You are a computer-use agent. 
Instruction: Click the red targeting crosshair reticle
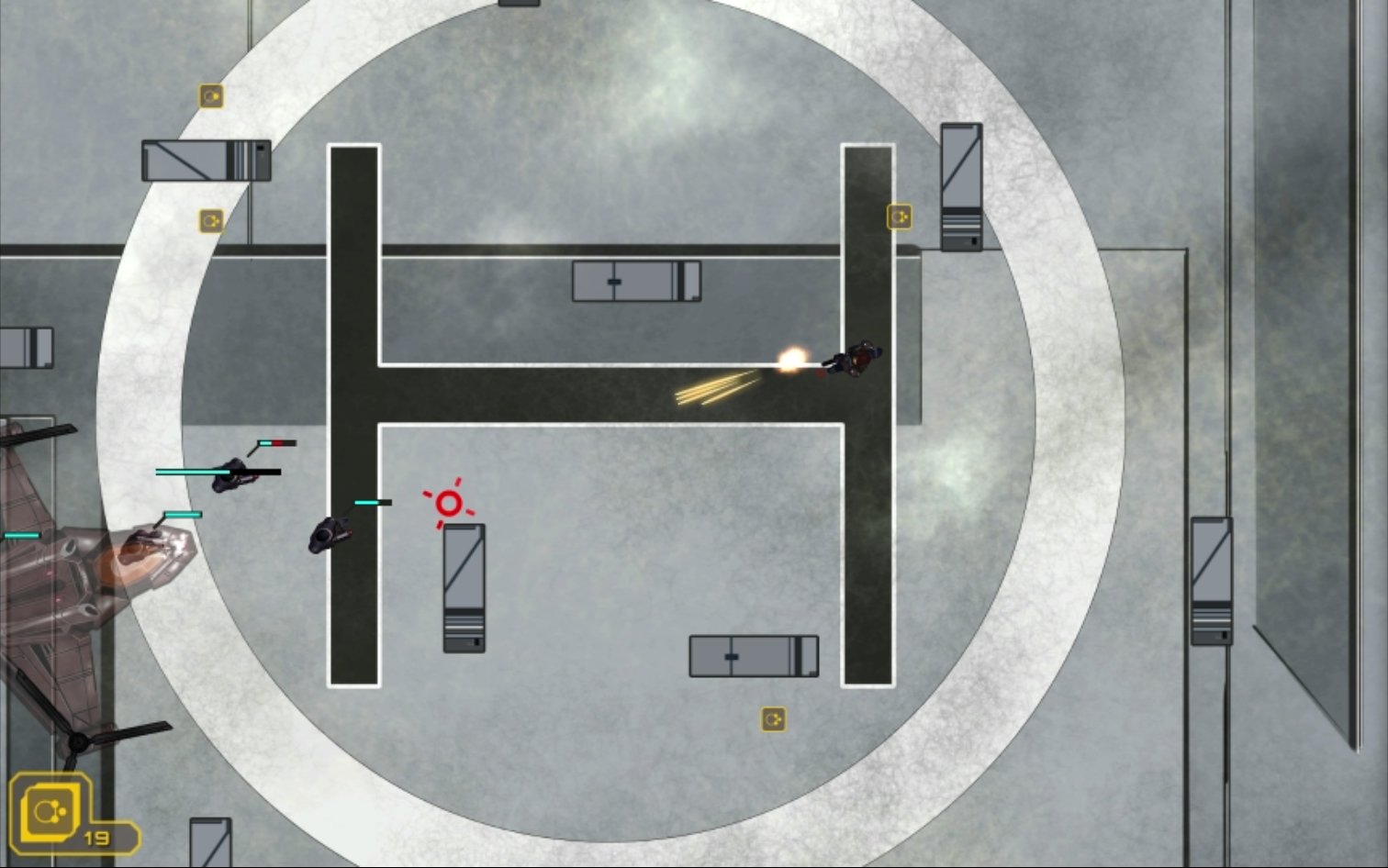448,503
